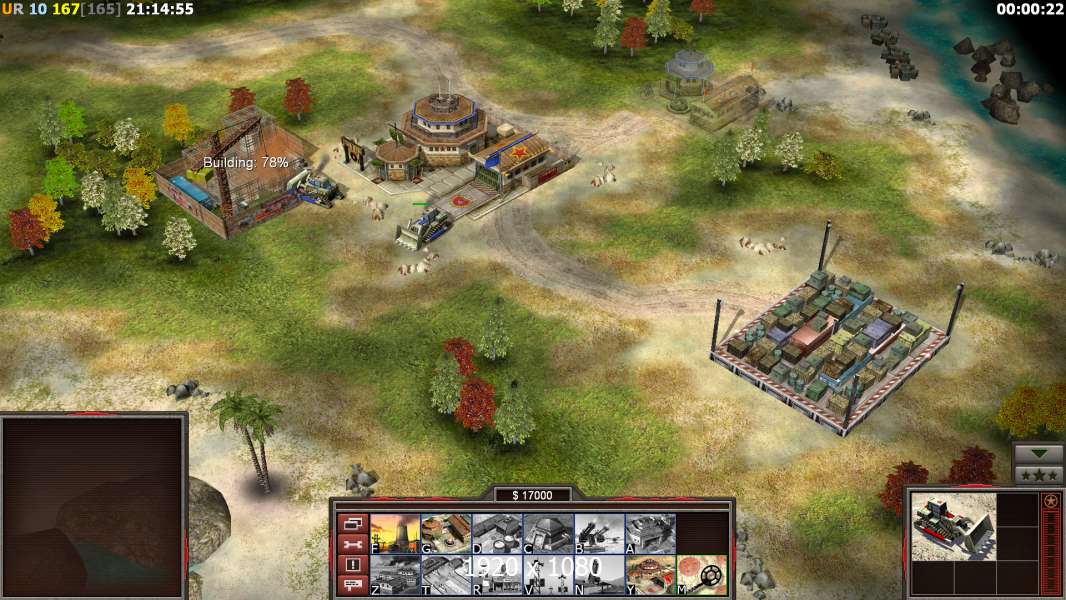Viewport: 1066px width, 600px height.
Task: Select the war factory build icon marked A
Action: tap(650, 534)
